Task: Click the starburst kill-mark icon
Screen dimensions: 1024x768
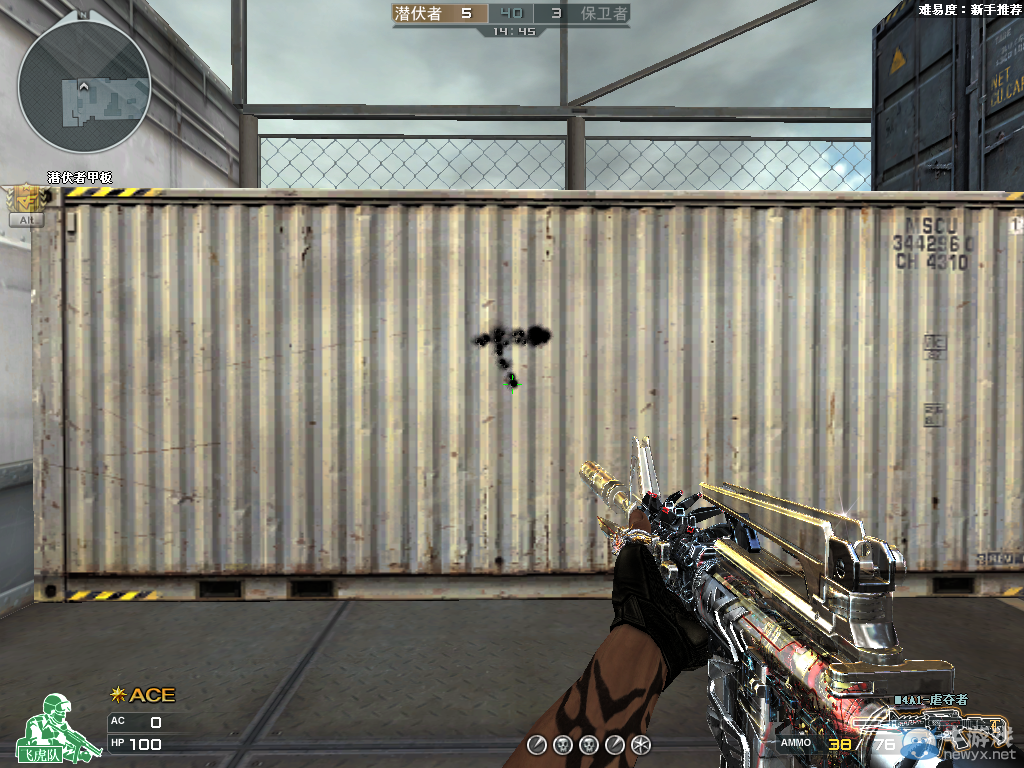Action: (641, 744)
